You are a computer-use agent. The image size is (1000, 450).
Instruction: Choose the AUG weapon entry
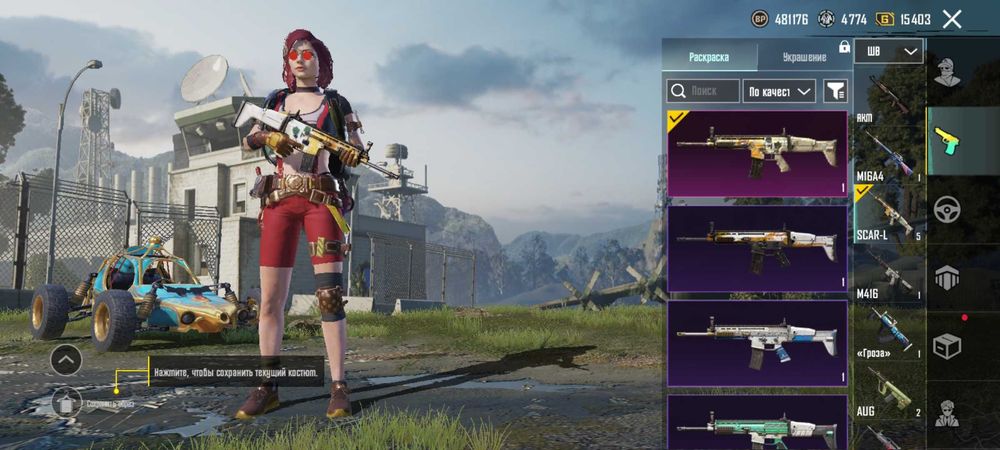click(x=889, y=390)
